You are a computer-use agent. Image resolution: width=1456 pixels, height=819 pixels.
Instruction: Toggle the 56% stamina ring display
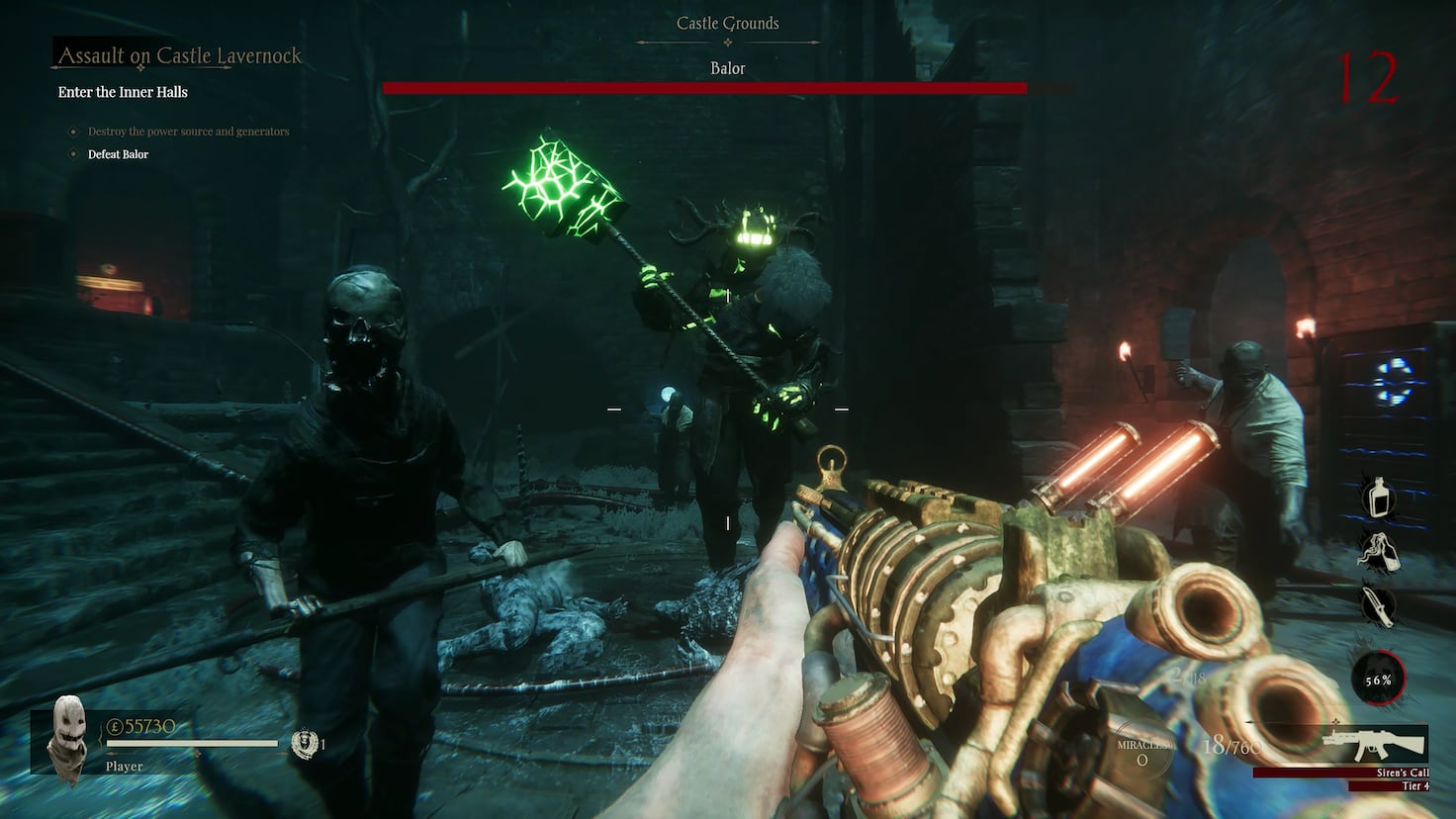point(1379,679)
